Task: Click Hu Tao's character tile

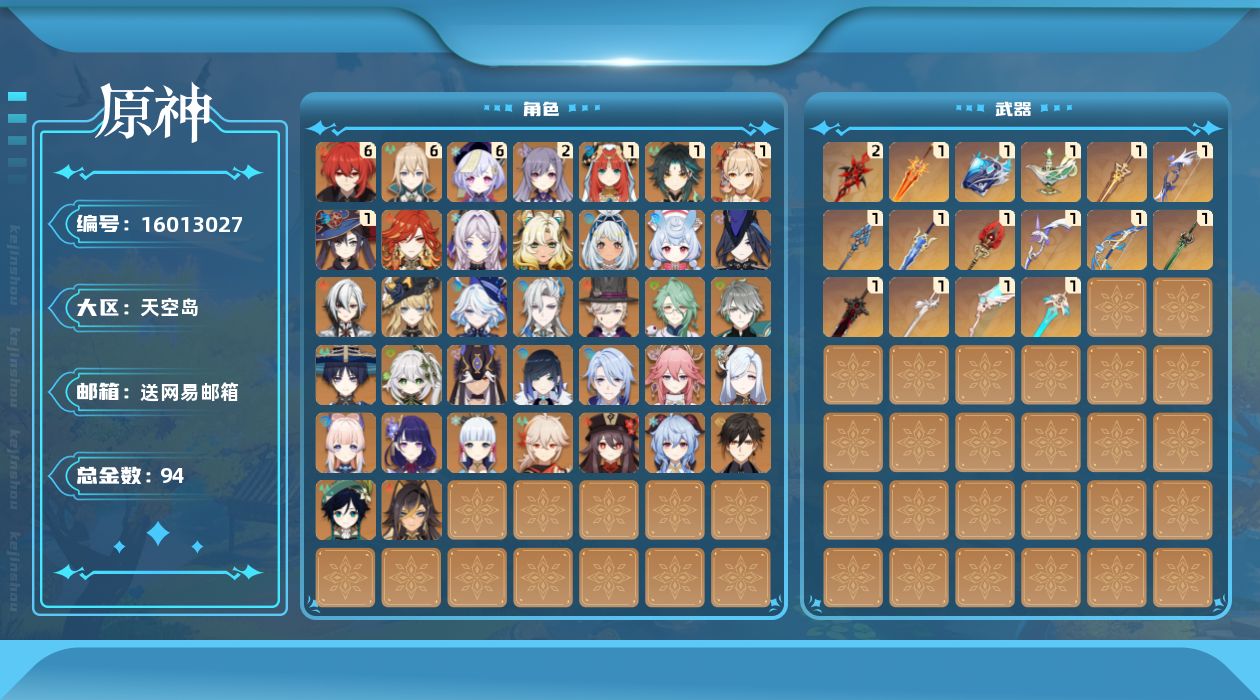Action: click(610, 443)
